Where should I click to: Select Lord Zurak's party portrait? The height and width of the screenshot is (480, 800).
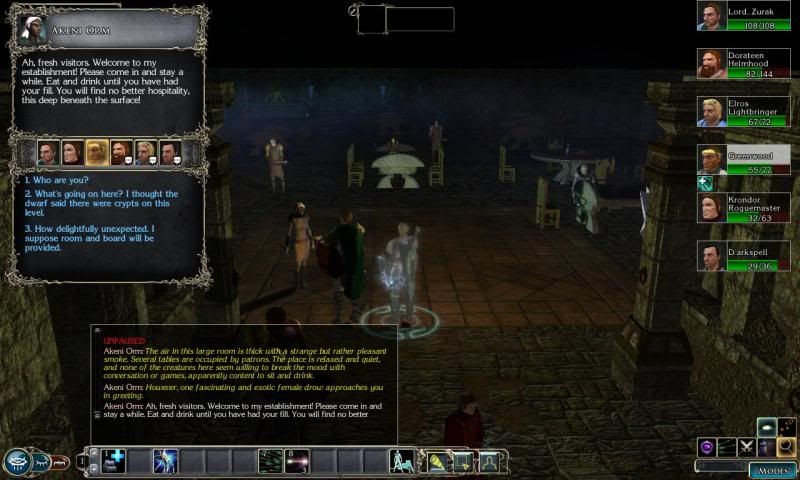[x=711, y=16]
